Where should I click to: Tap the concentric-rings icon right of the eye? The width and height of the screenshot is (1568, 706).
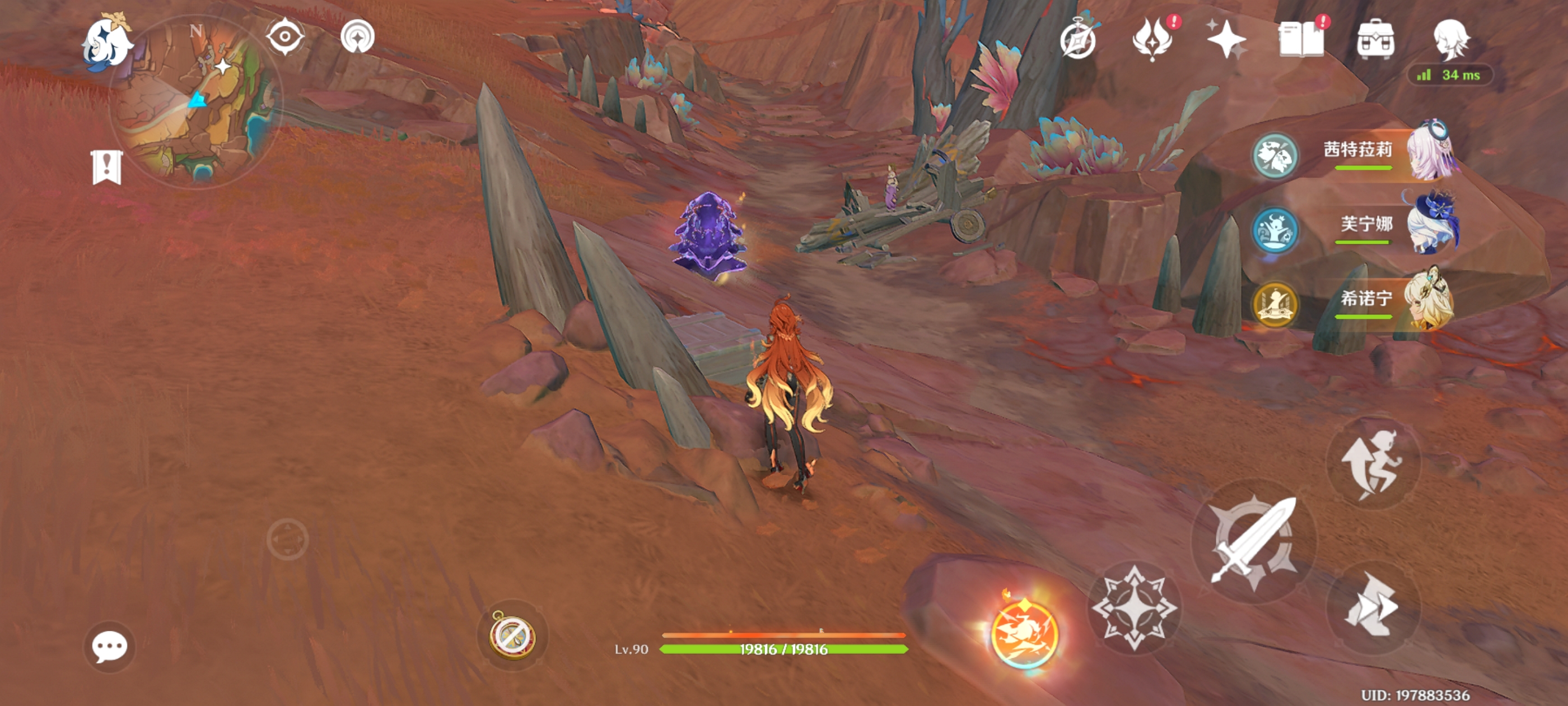coord(357,36)
